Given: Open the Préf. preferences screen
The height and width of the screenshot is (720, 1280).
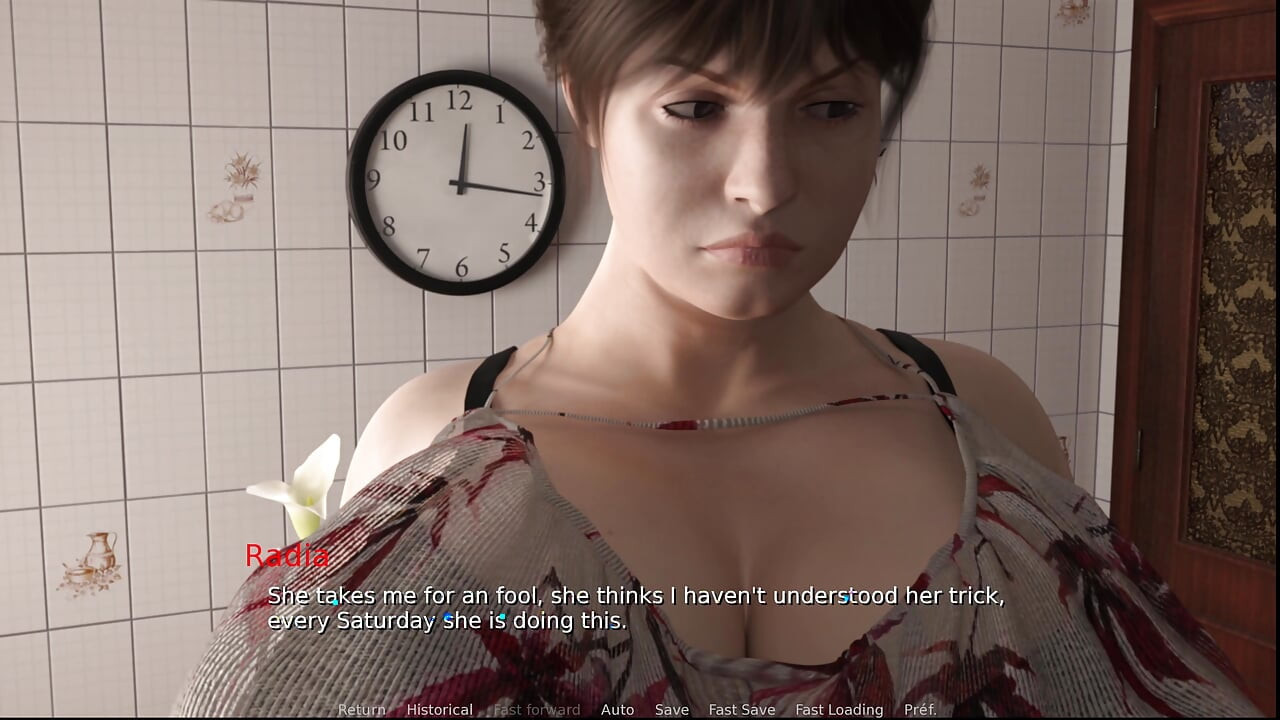Looking at the screenshot, I should pyautogui.click(x=920, y=709).
